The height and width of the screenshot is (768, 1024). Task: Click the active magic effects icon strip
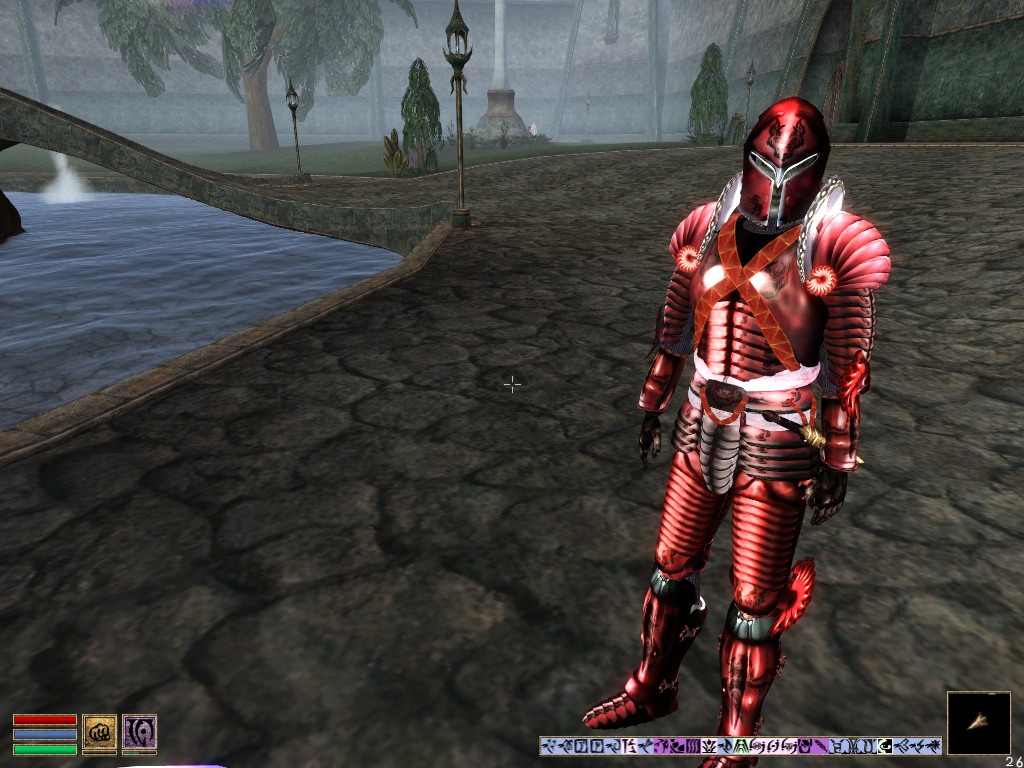(x=740, y=746)
